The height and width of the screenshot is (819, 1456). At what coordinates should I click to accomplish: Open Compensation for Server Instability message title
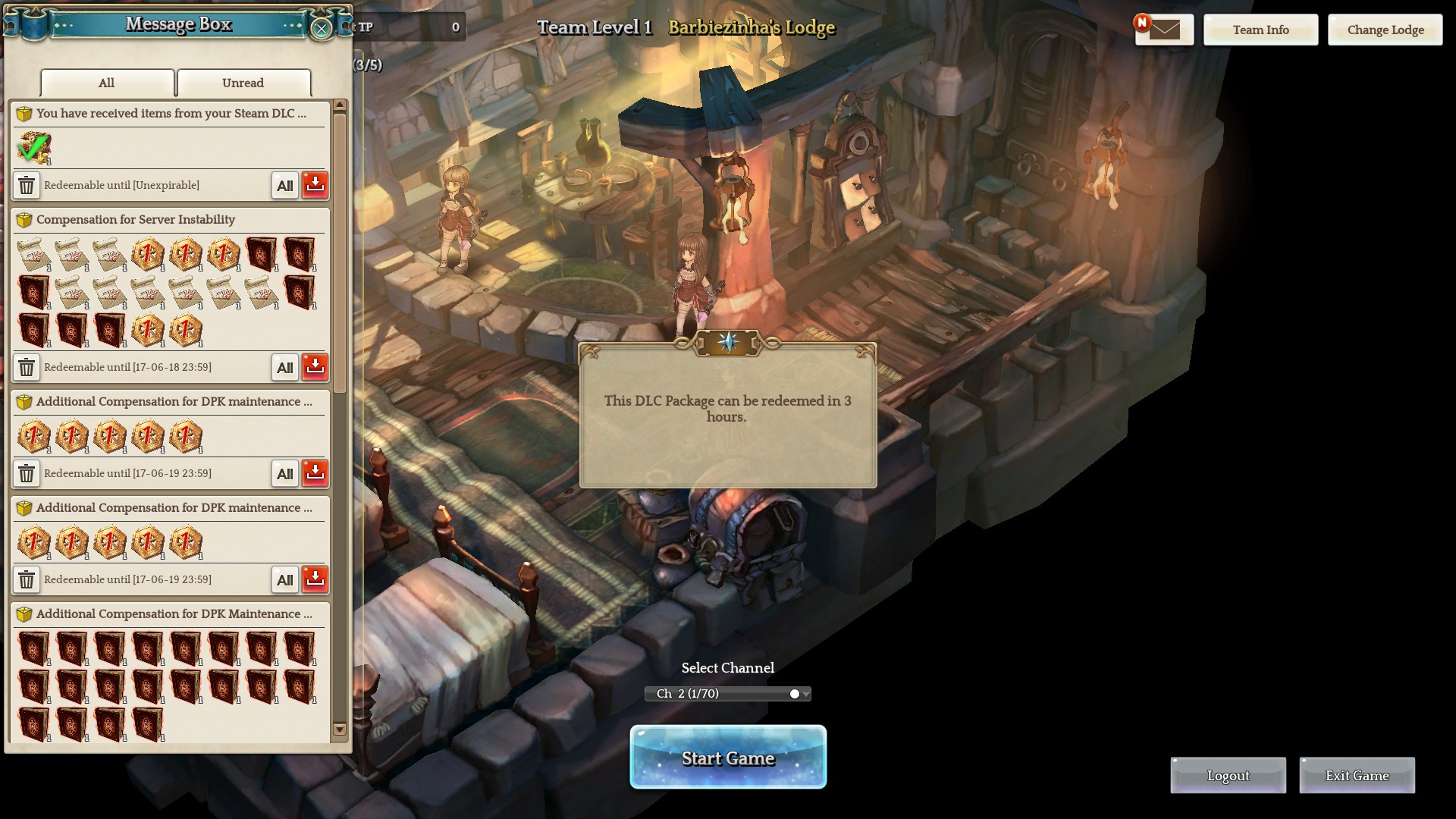pos(136,220)
